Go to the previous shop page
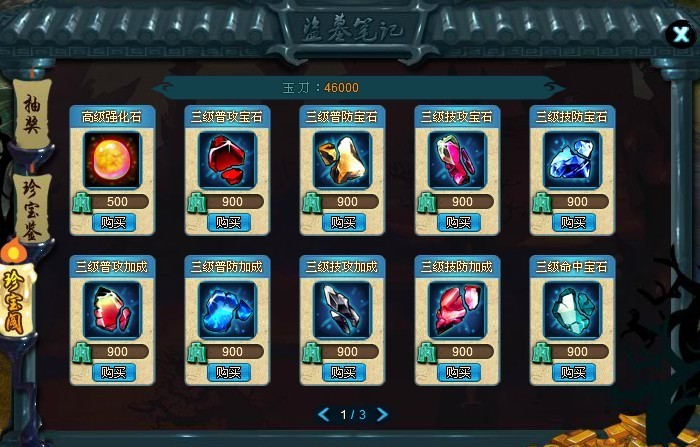Image resolution: width=700 pixels, height=447 pixels. (322, 414)
